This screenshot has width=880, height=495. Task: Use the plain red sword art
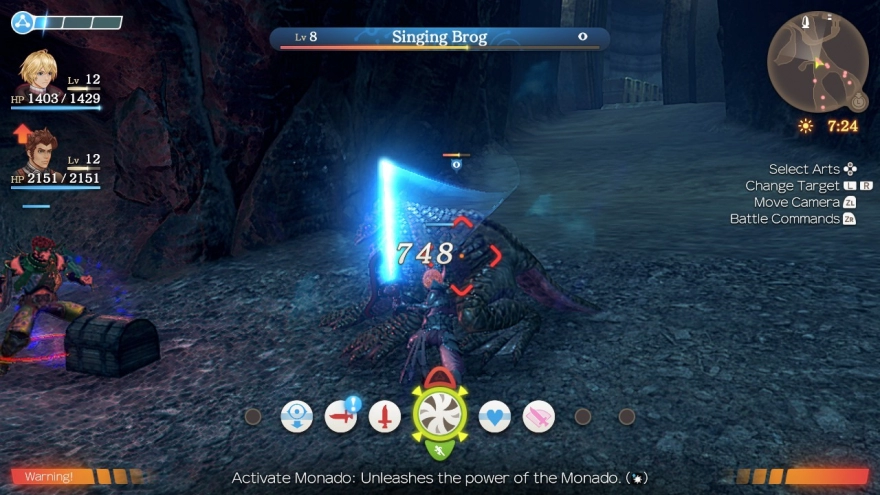click(x=385, y=416)
